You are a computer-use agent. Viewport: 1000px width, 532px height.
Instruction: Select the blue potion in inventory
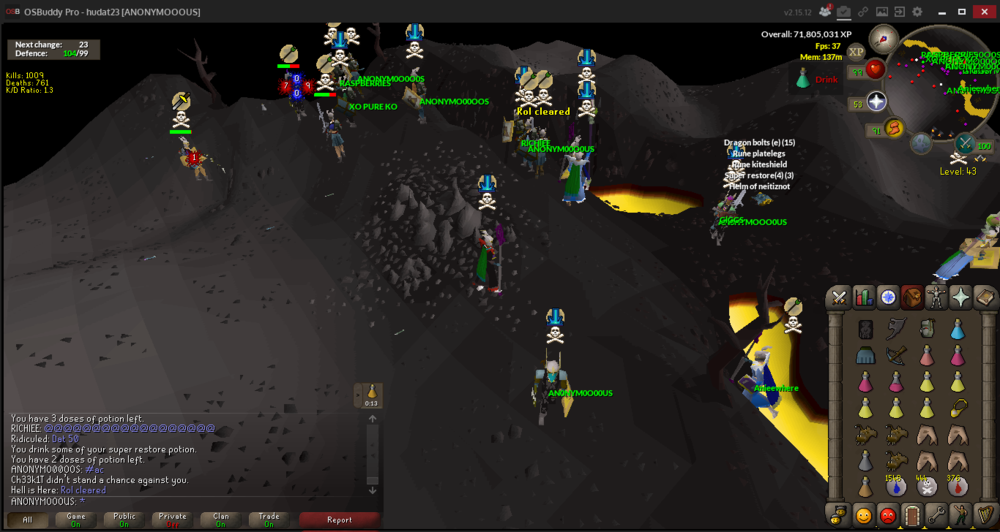pos(957,329)
